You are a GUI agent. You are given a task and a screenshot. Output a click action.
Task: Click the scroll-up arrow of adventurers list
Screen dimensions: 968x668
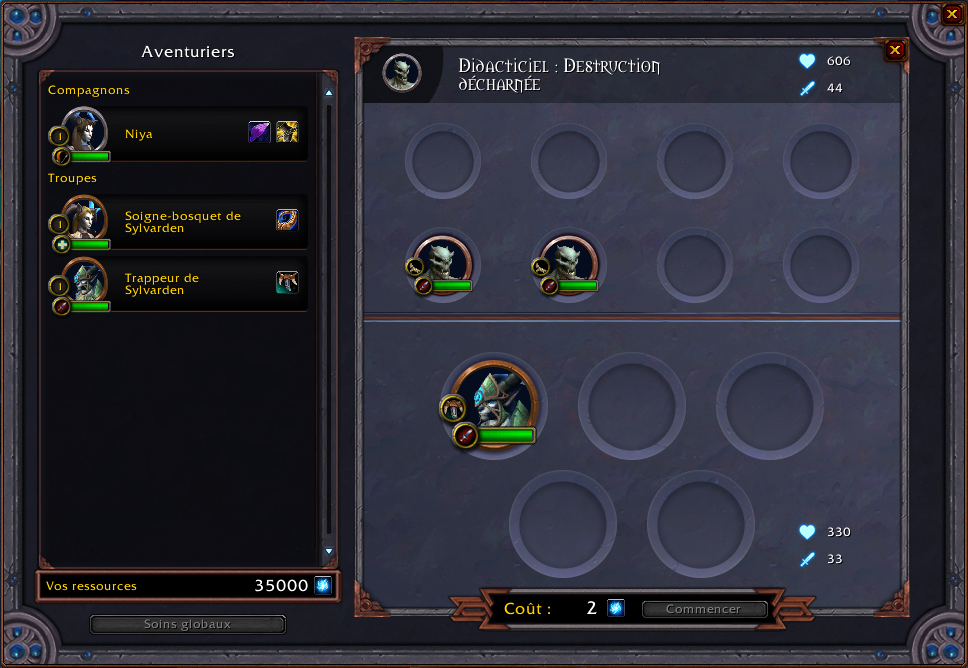click(328, 93)
